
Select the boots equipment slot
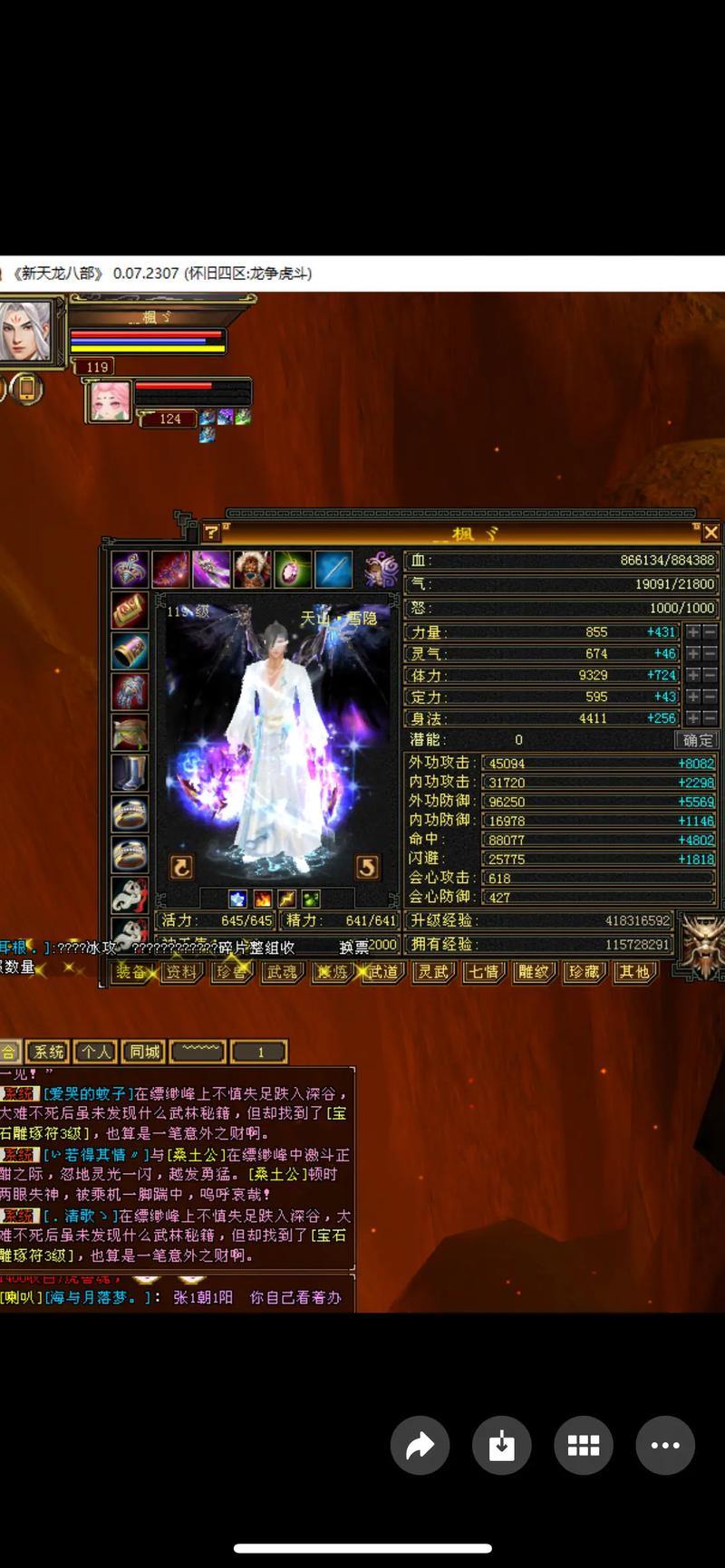[x=130, y=773]
